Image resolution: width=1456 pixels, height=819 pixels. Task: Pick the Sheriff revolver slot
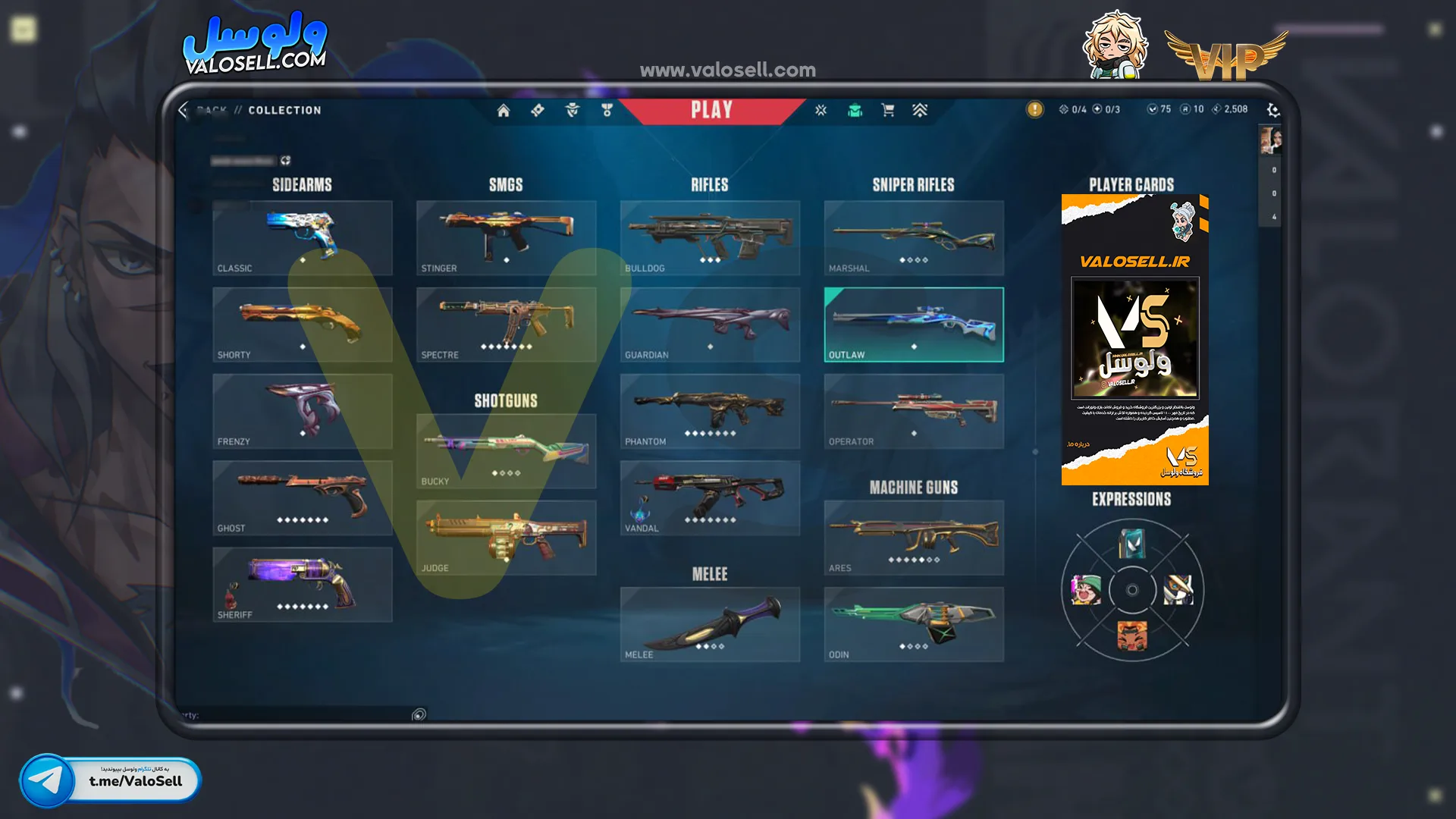(x=302, y=585)
